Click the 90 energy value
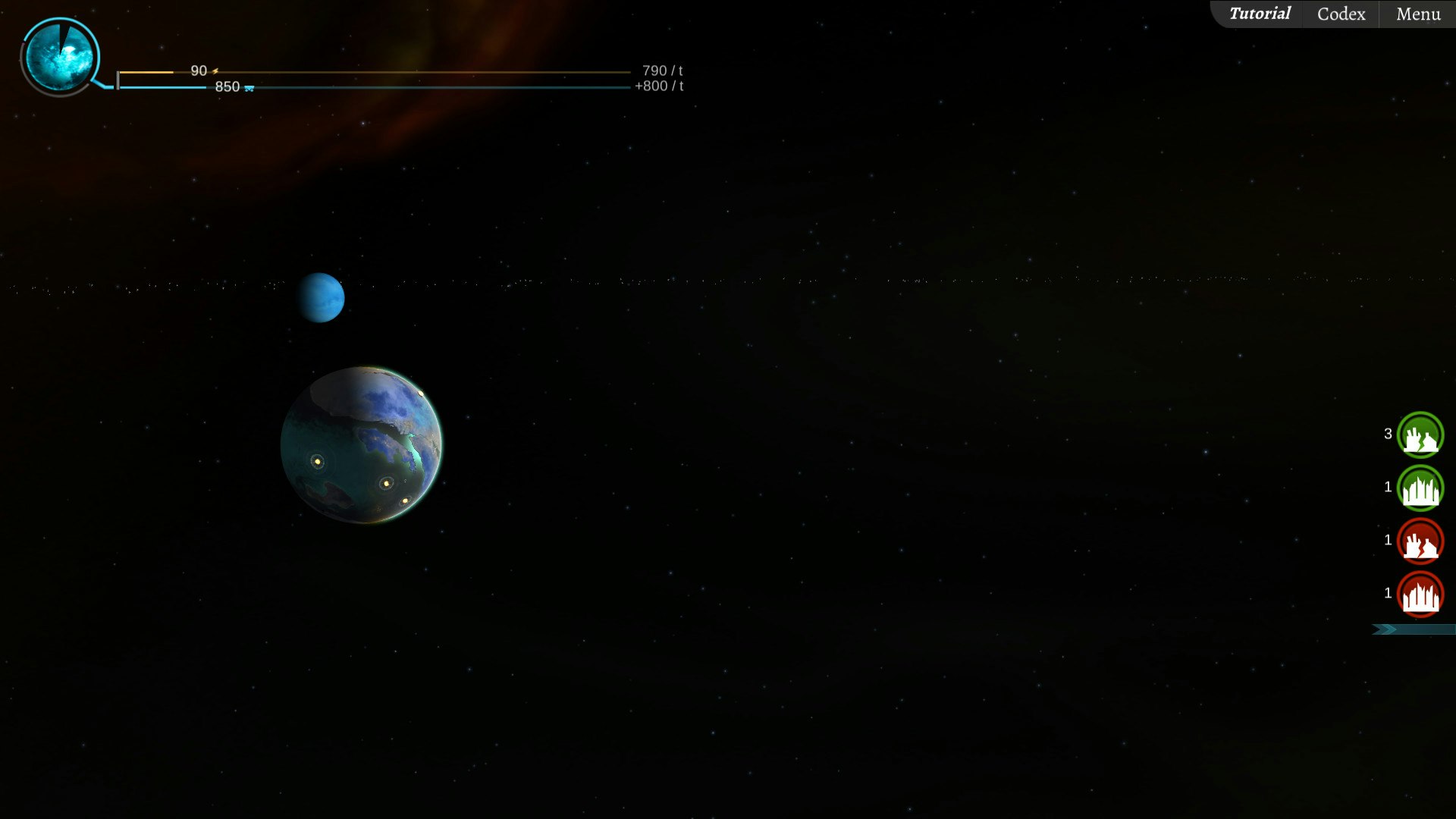 click(199, 70)
